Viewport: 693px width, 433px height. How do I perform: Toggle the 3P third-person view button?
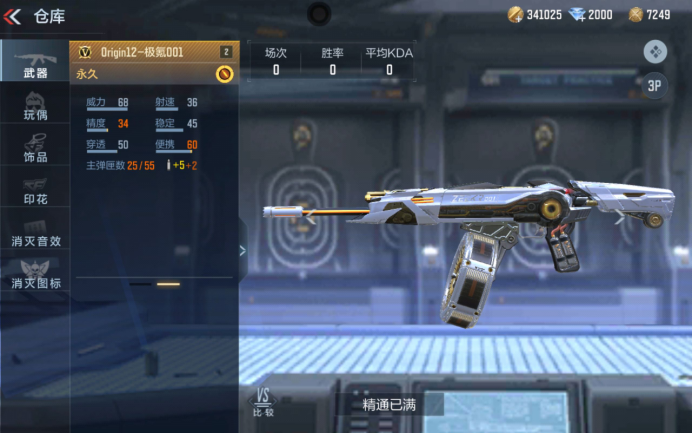[x=655, y=86]
